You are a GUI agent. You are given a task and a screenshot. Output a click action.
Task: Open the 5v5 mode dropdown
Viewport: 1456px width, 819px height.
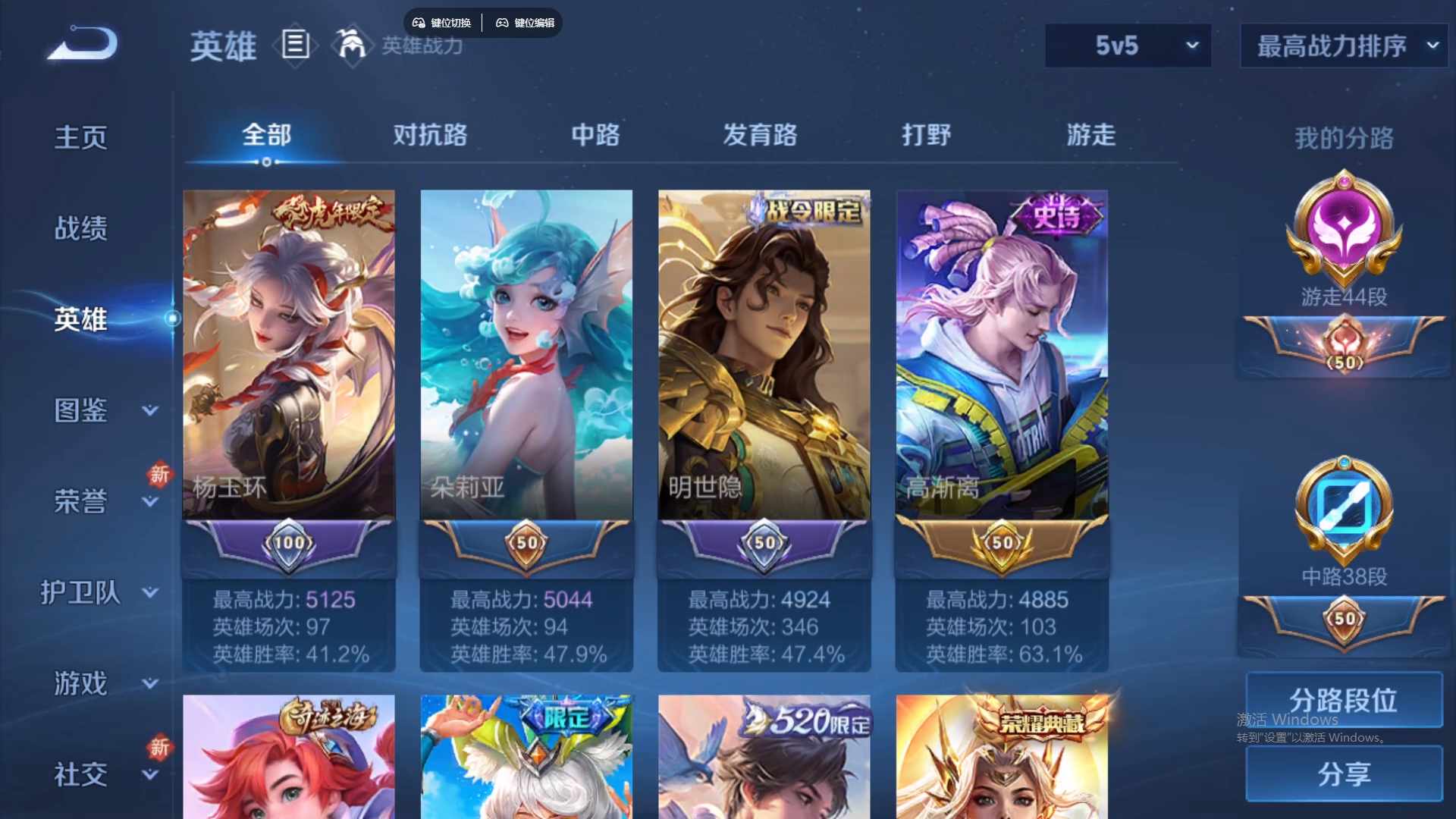pos(1128,45)
